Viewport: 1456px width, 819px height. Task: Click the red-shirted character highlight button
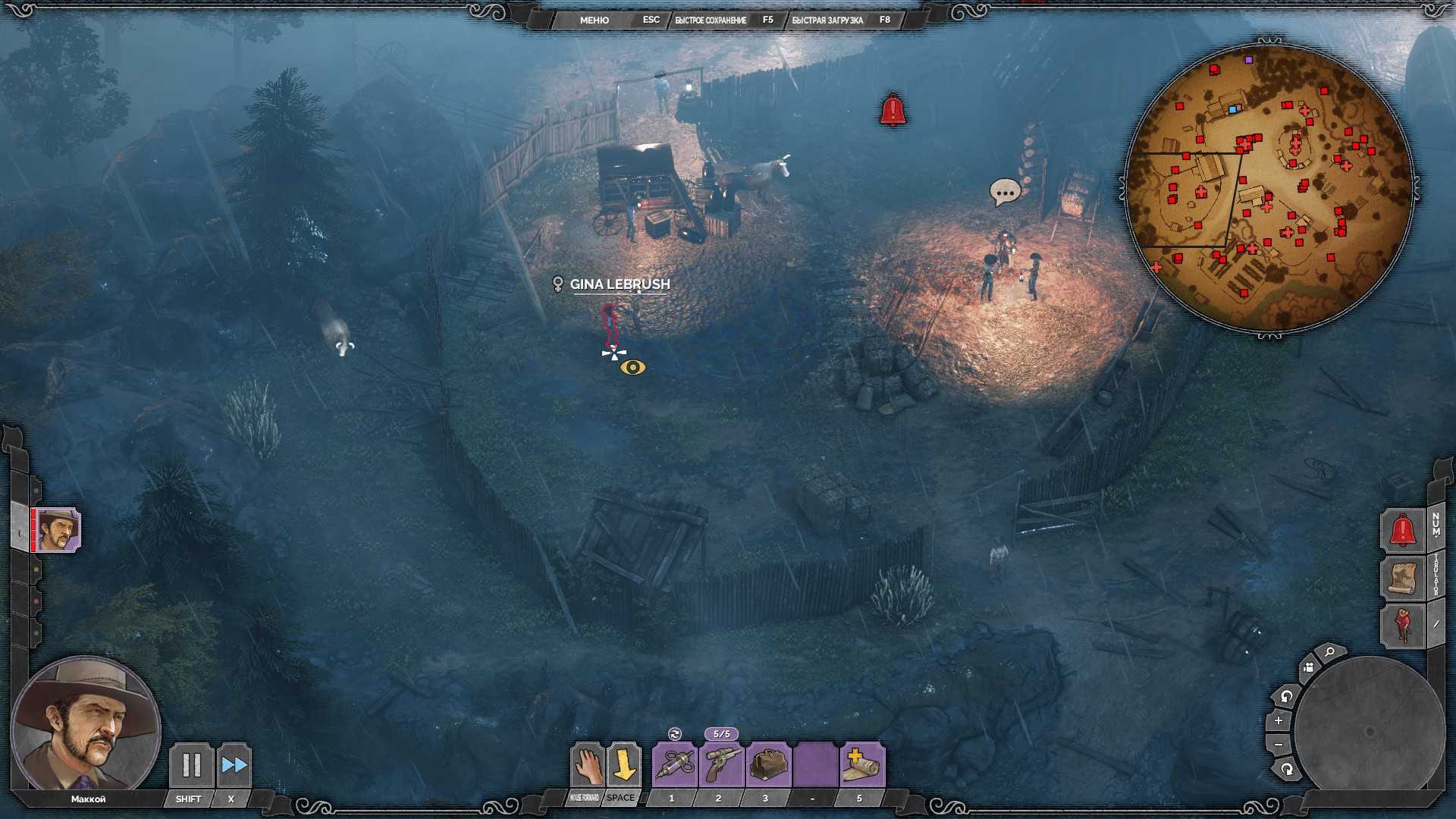(1402, 626)
